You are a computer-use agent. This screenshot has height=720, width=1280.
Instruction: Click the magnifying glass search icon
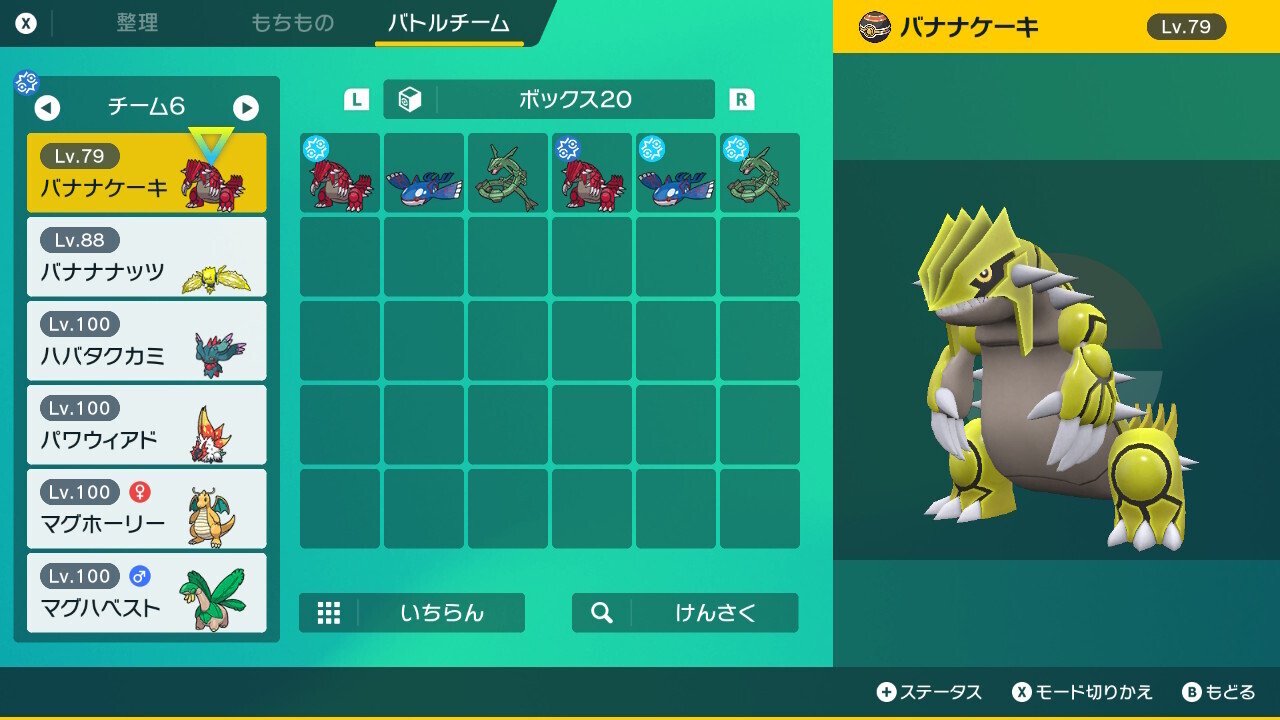(601, 613)
